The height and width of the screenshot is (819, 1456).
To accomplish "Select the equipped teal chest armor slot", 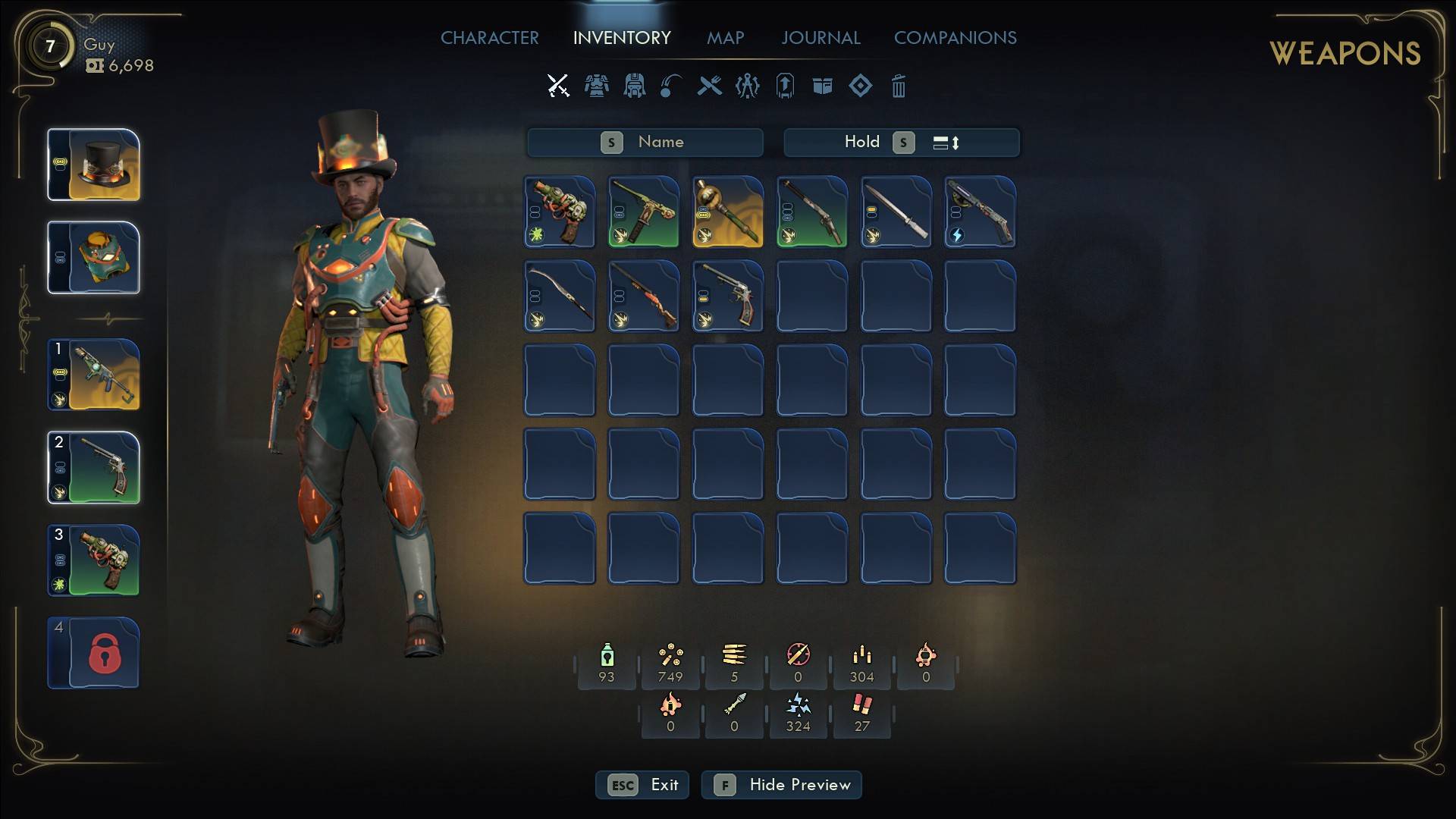I will [x=94, y=258].
